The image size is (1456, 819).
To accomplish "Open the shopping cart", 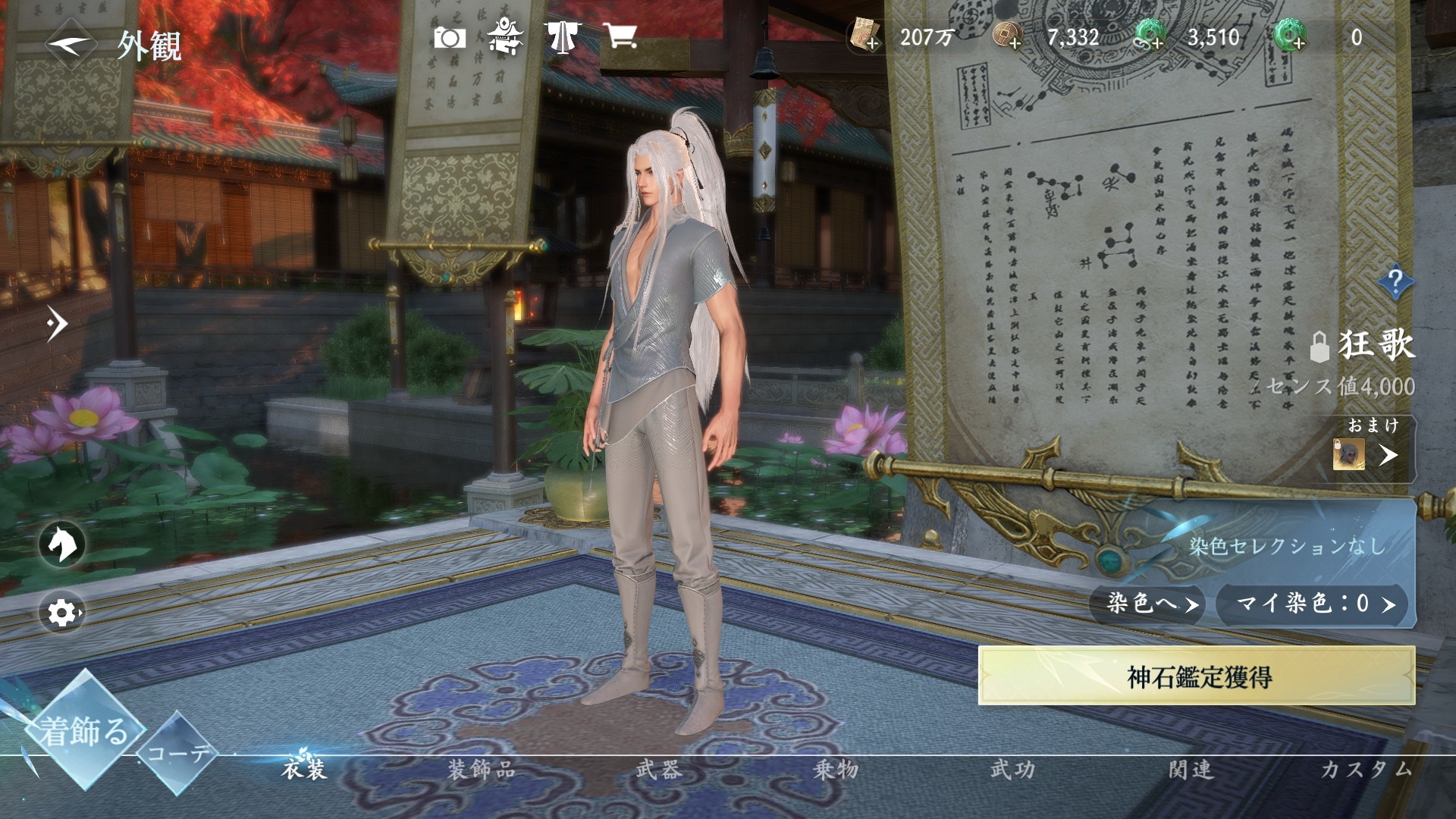I will 620,36.
